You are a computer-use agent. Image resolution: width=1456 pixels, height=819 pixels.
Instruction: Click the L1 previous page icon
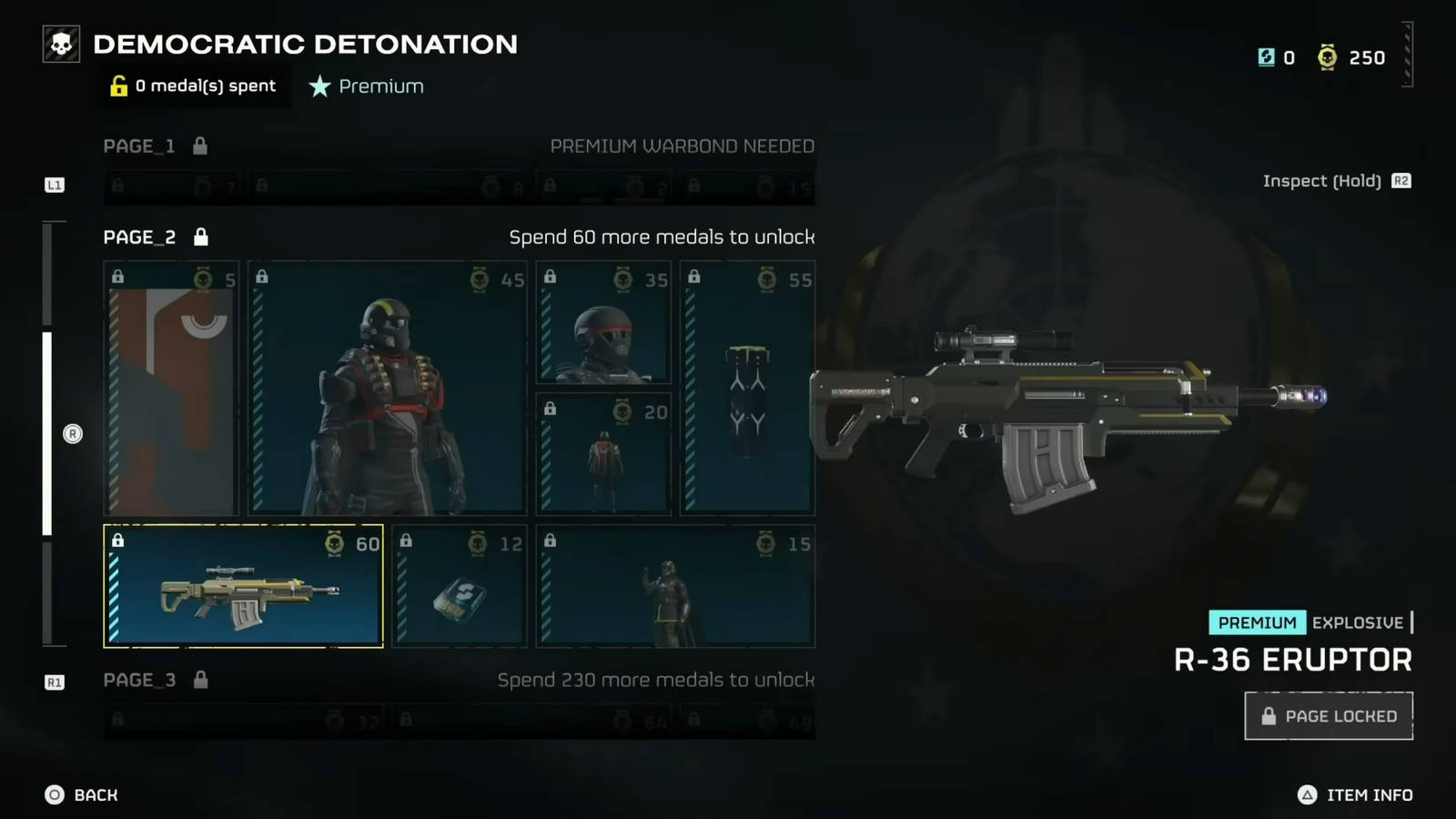[x=55, y=184]
